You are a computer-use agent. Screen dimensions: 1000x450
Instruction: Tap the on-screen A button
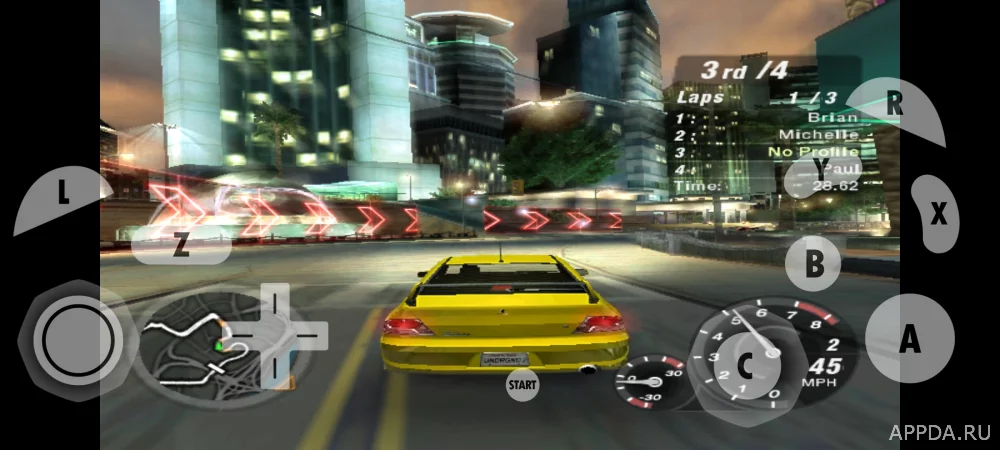coord(909,339)
